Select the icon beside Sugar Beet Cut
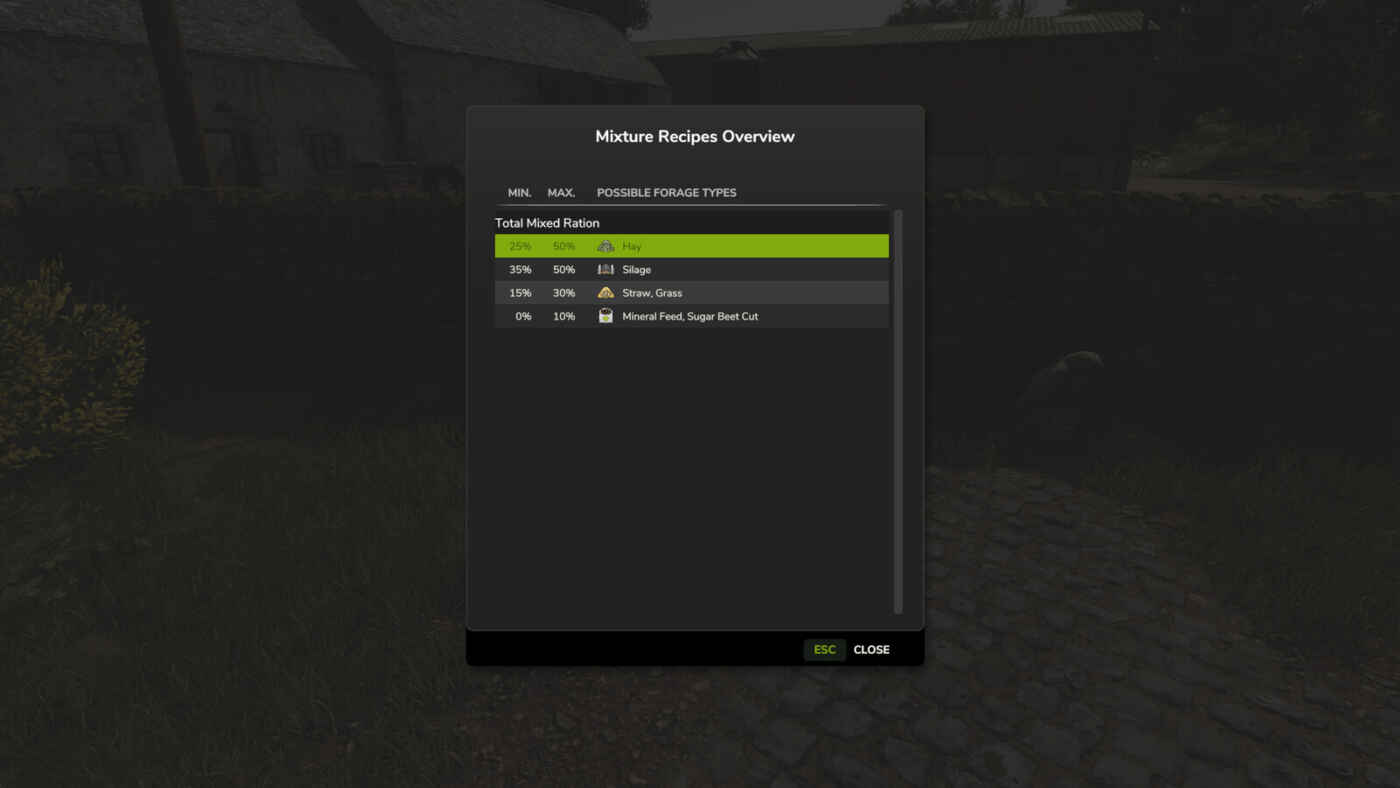1400x788 pixels. pos(605,315)
